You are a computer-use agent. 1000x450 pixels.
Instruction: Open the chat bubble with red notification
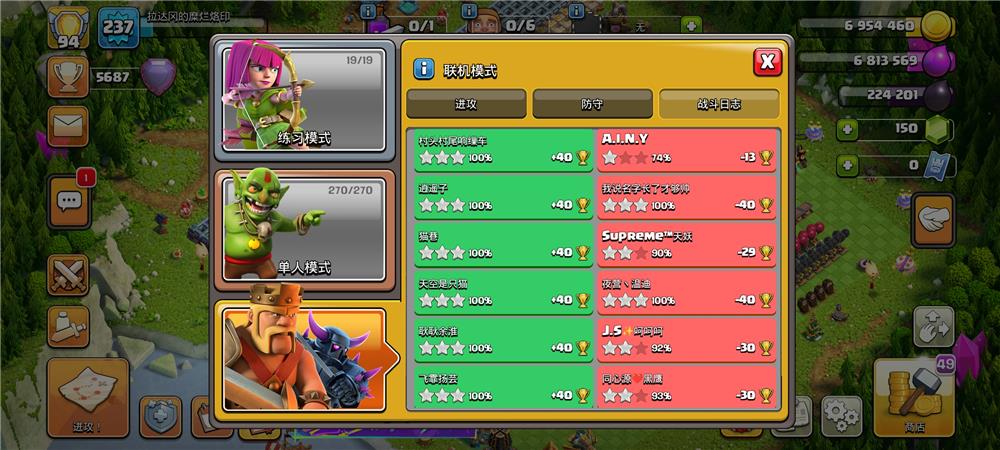click(69, 200)
